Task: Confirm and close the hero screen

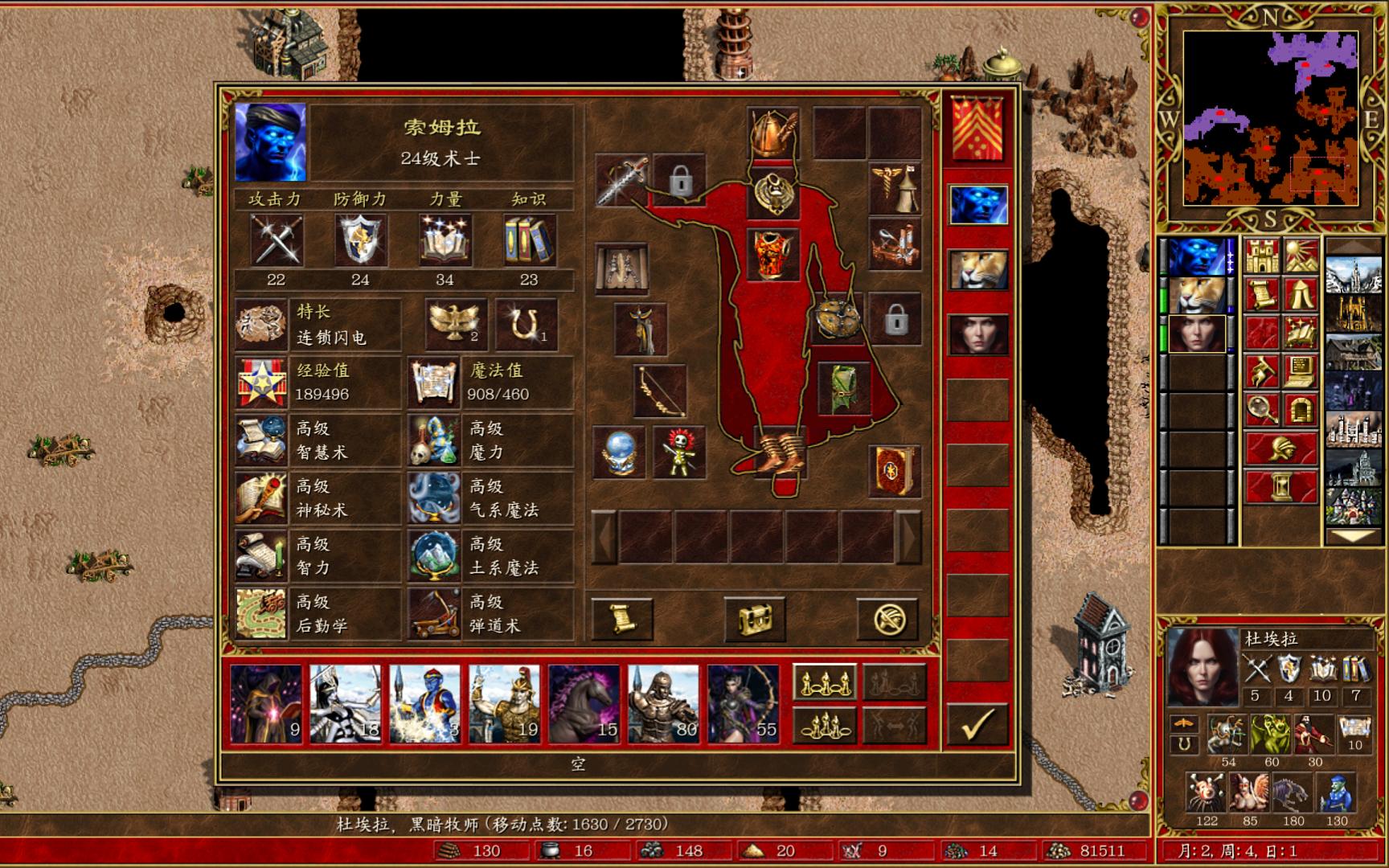Action: 977,723
